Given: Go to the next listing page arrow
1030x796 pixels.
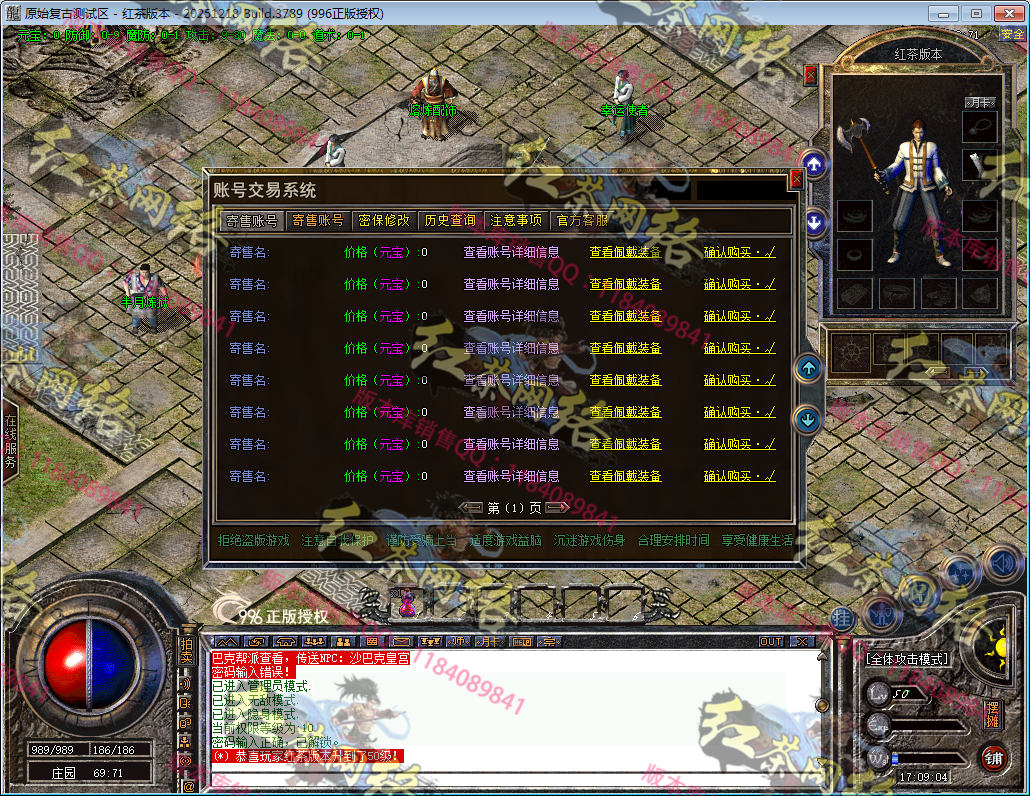Looking at the screenshot, I should tap(558, 507).
